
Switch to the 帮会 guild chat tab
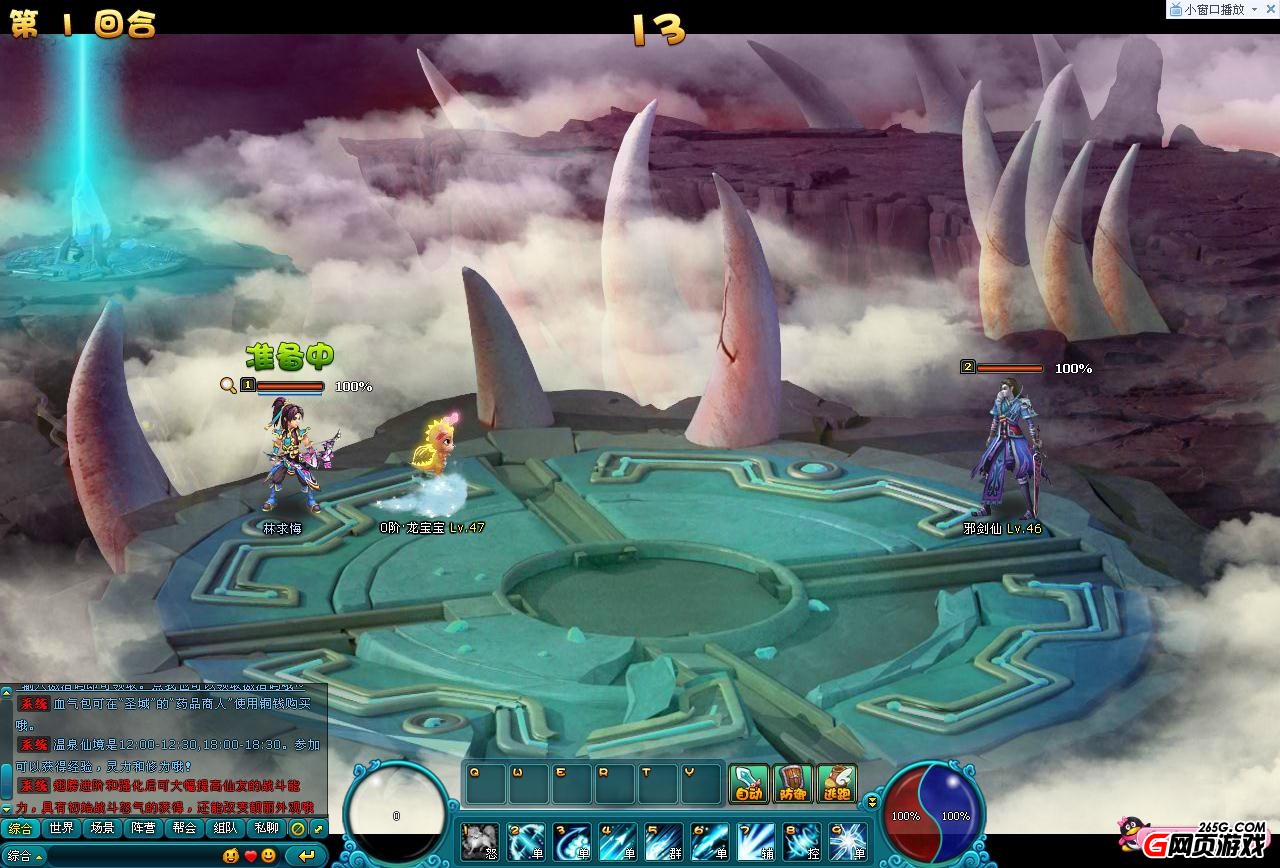point(184,828)
